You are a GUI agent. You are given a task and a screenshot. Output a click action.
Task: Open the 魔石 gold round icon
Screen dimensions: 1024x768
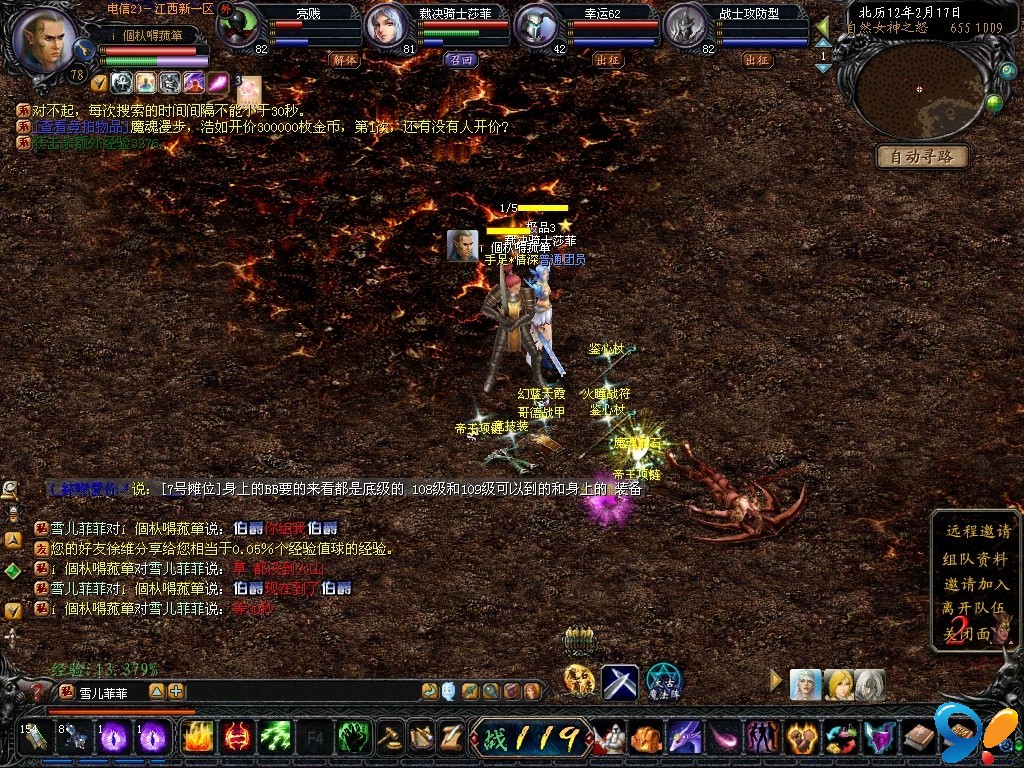[579, 681]
